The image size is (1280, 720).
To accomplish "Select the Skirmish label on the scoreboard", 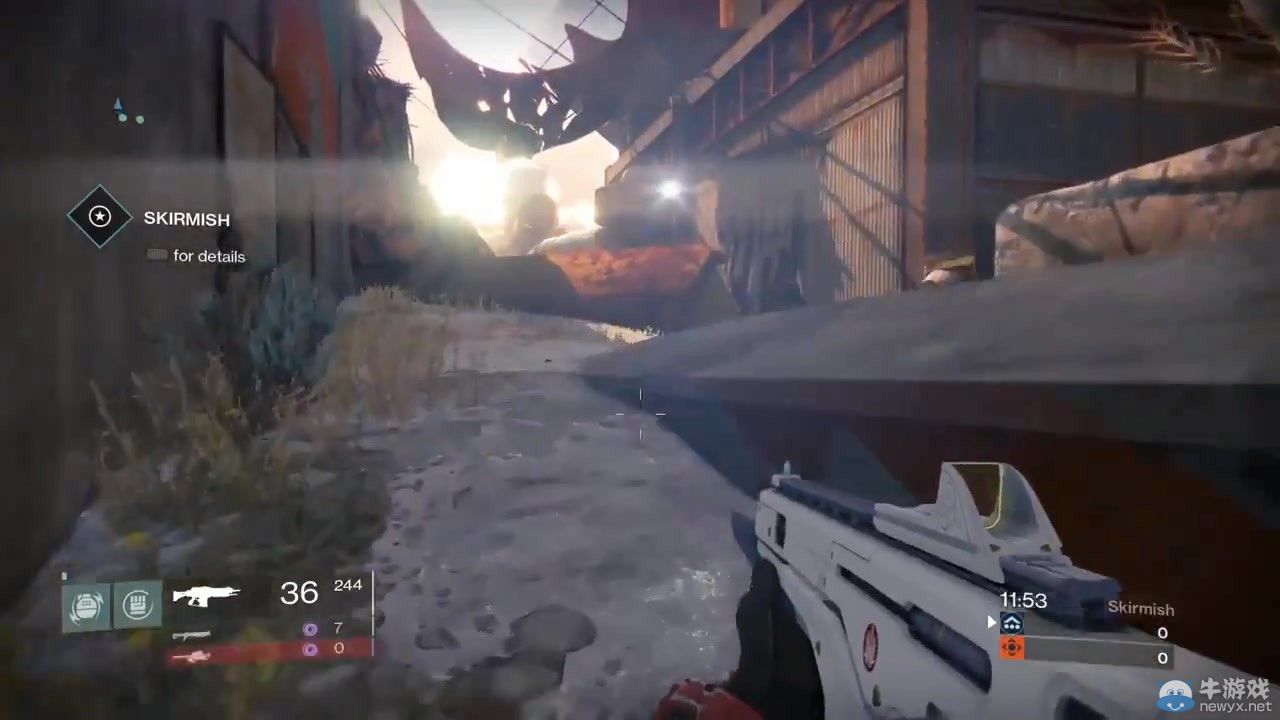I will coord(1142,608).
